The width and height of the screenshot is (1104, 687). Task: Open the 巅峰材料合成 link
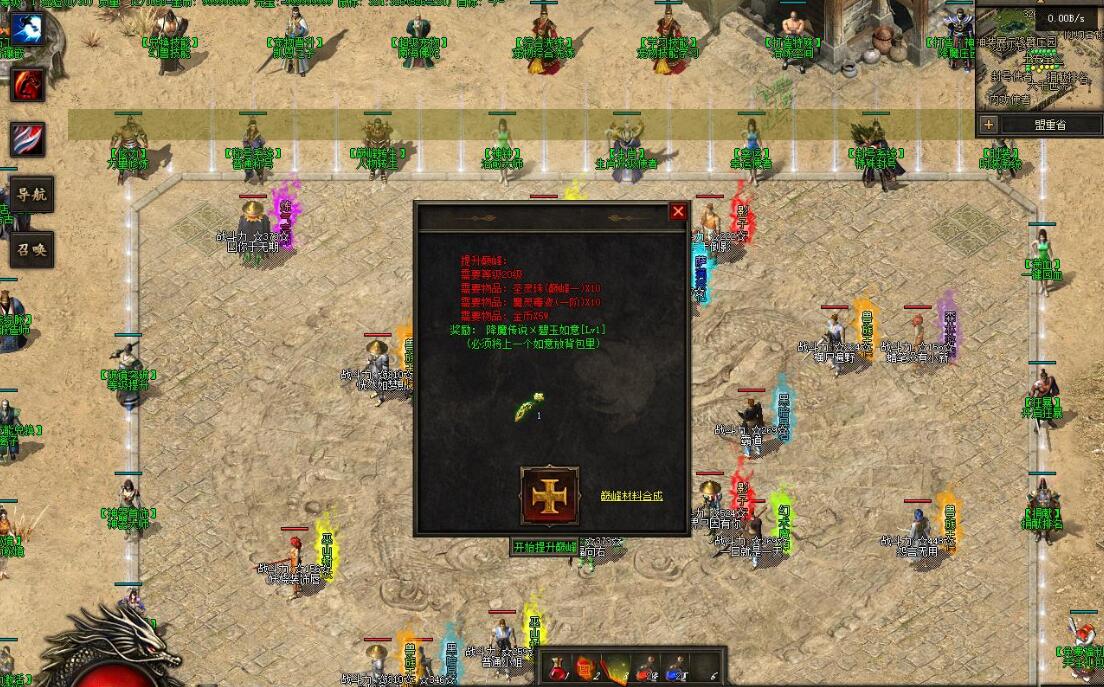[631, 495]
